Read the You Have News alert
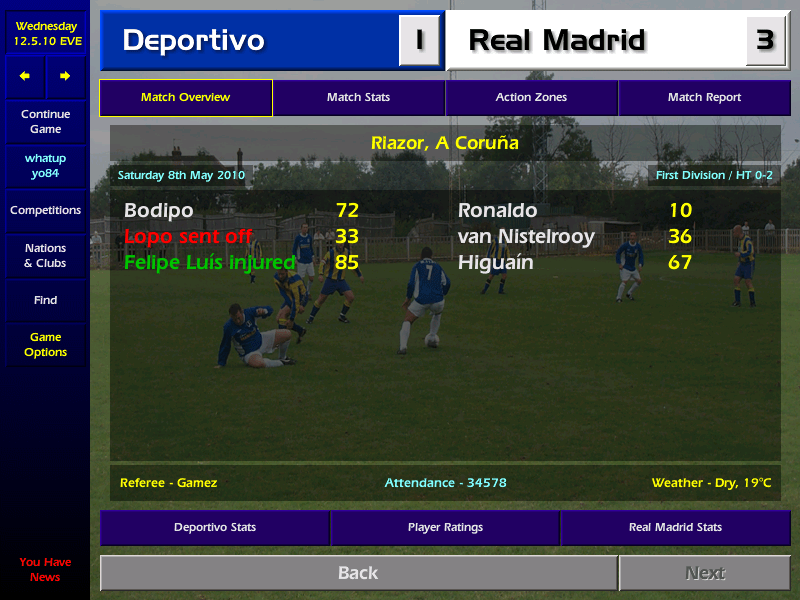 (45, 570)
